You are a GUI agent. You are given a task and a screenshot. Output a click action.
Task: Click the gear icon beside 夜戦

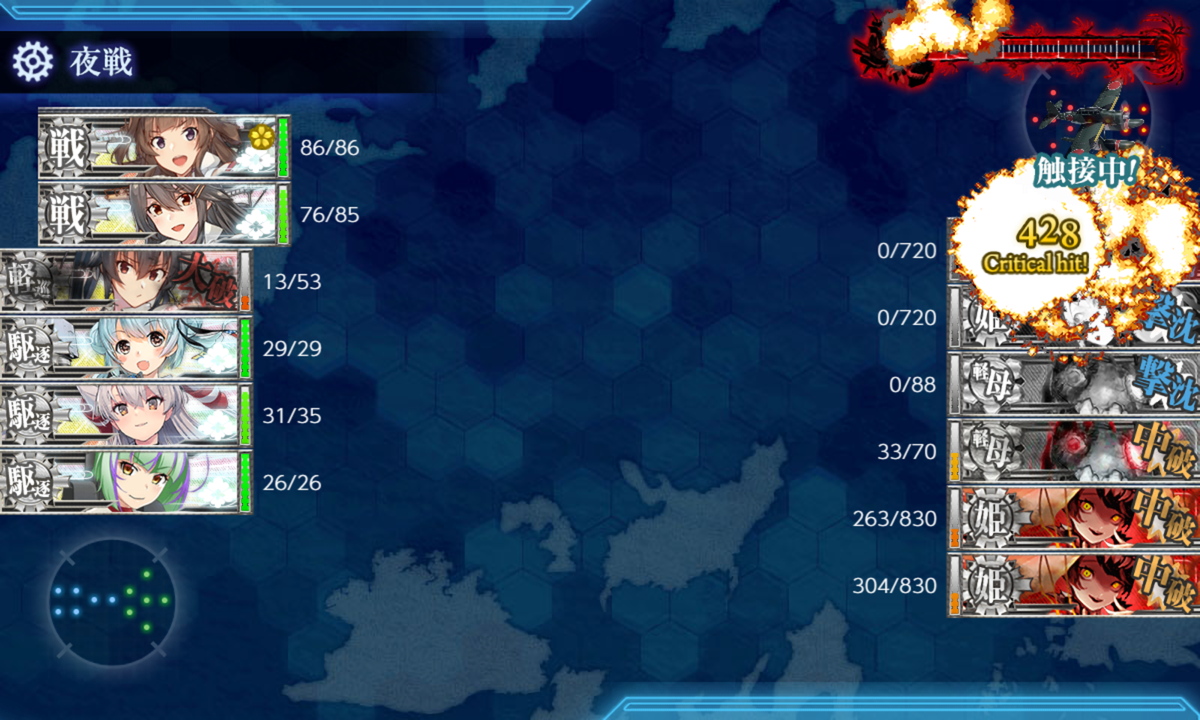[x=32, y=62]
